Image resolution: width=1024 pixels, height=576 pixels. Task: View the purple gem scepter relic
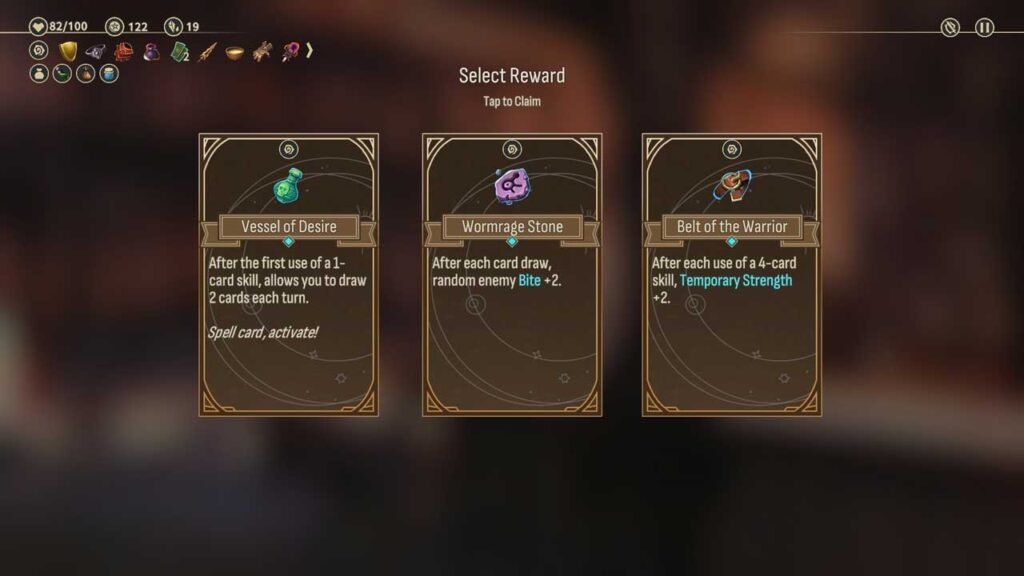[x=290, y=50]
